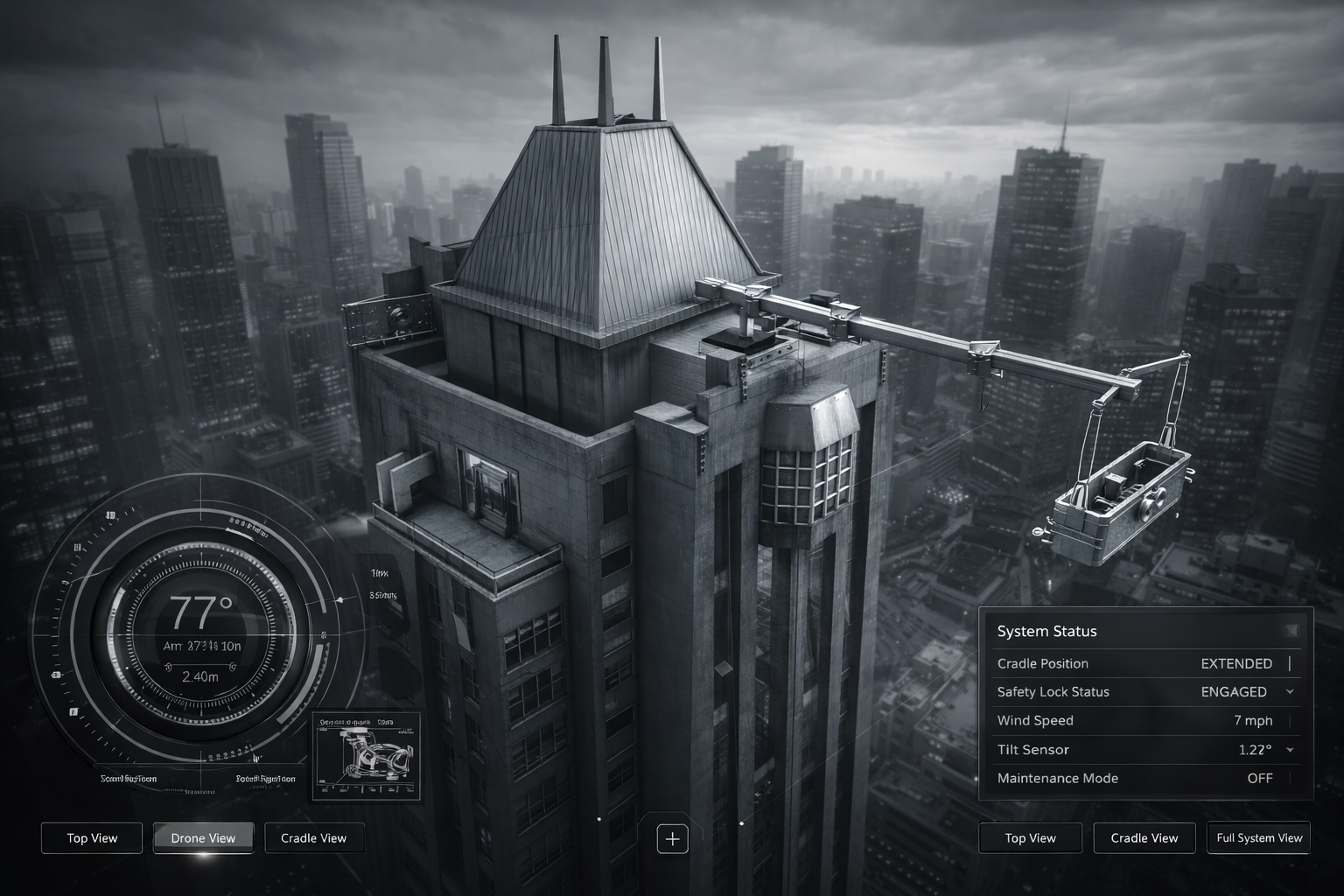This screenshot has width=1344, height=896.
Task: Click the System Status panel corner icon
Action: tap(1291, 631)
